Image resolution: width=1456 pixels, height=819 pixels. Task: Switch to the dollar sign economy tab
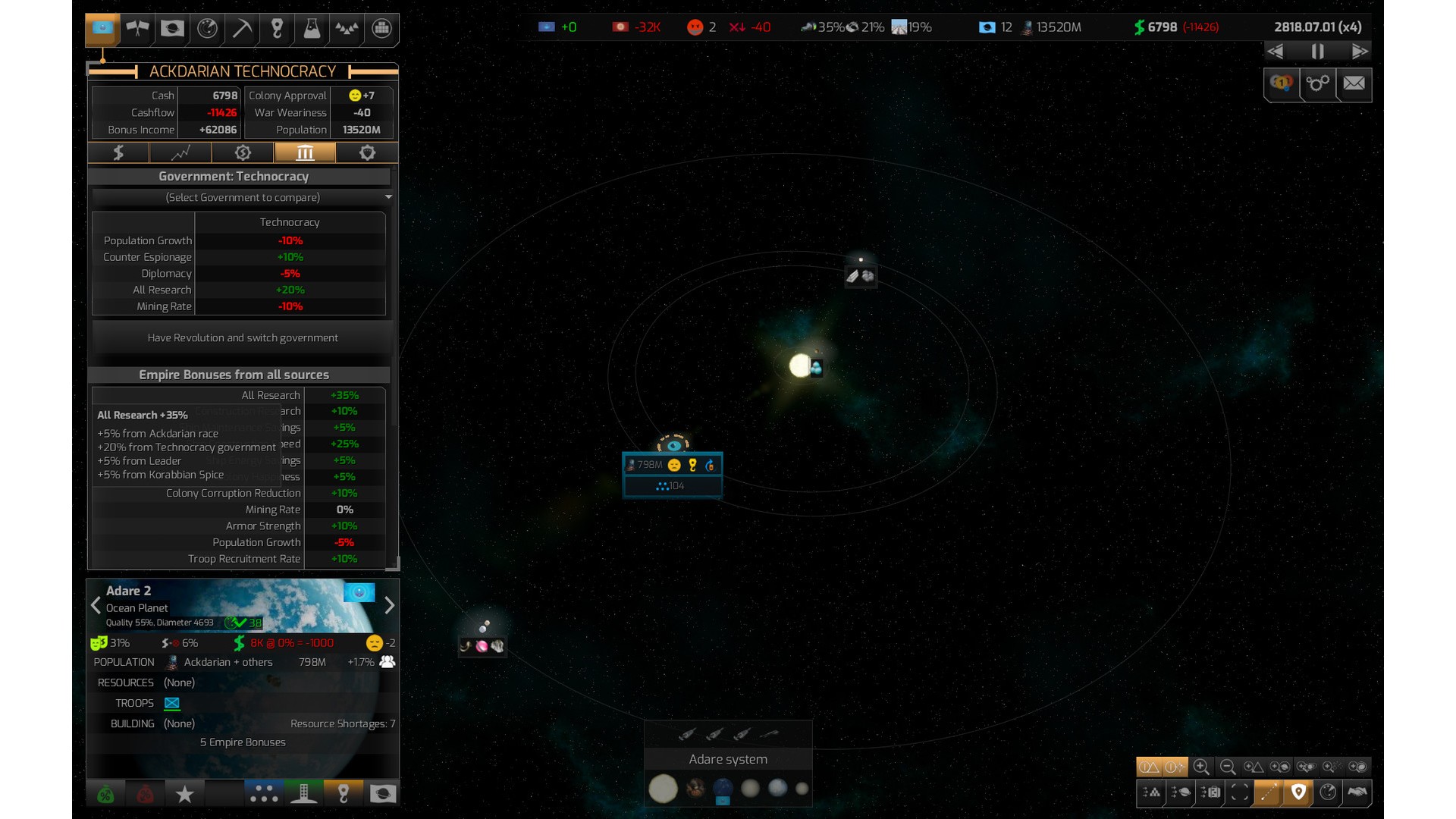pos(118,153)
